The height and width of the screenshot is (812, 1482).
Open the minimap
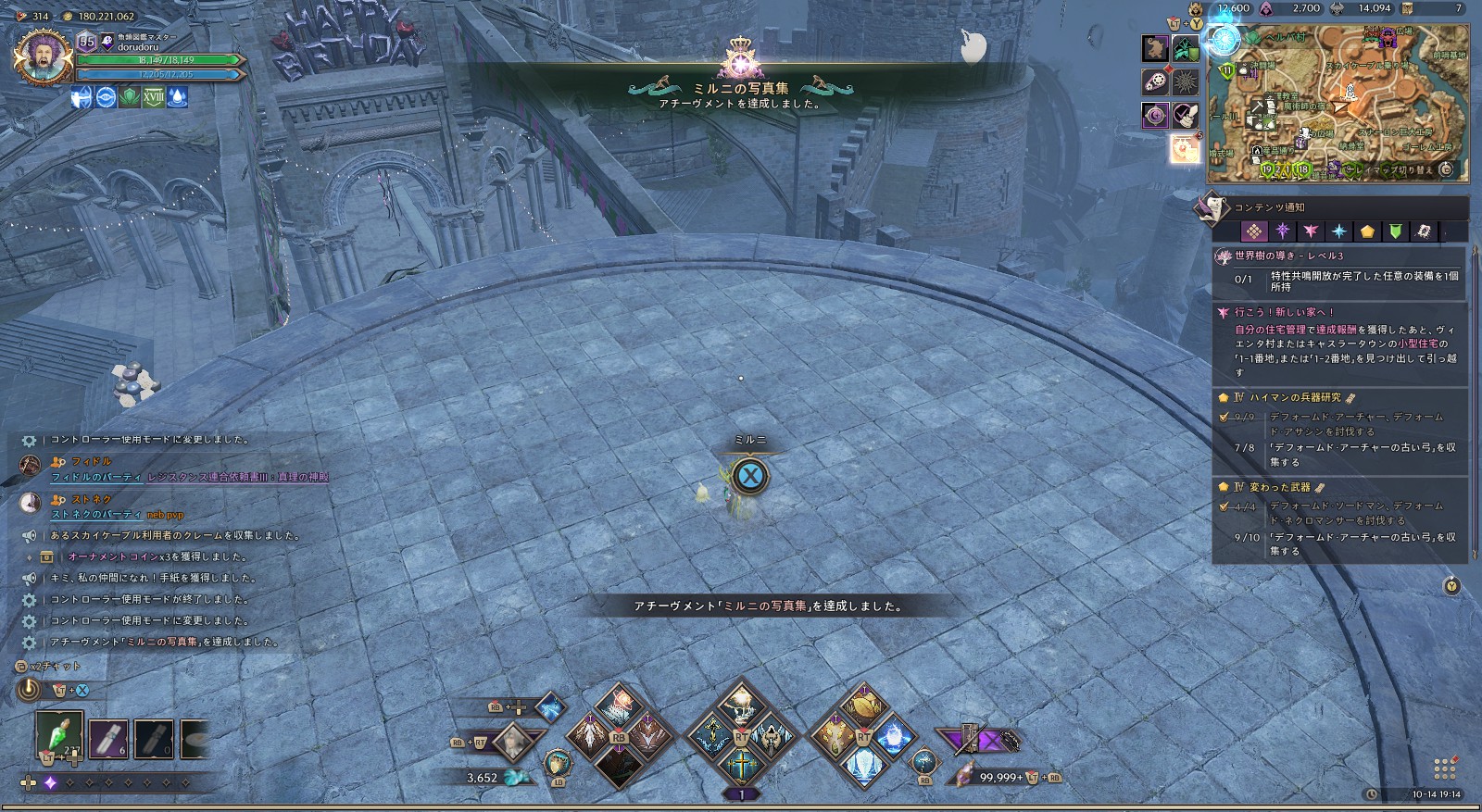1338,102
